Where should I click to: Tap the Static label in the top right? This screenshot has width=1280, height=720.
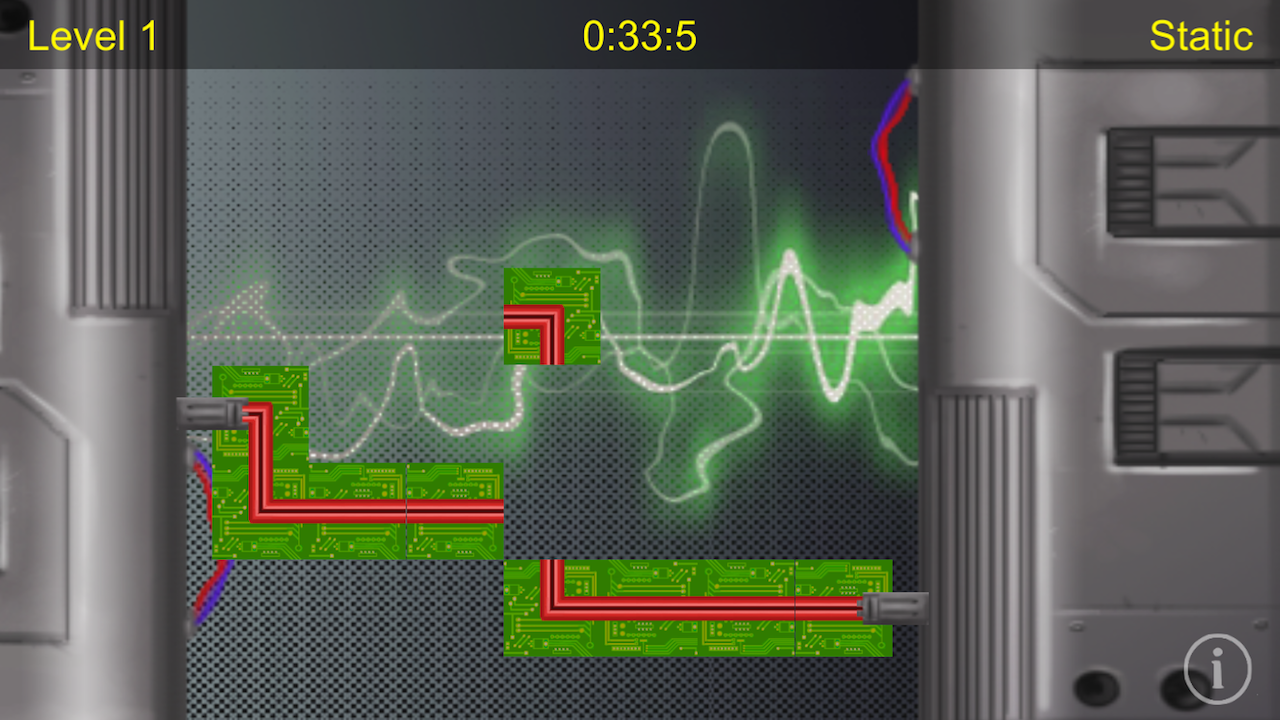click(x=1200, y=36)
